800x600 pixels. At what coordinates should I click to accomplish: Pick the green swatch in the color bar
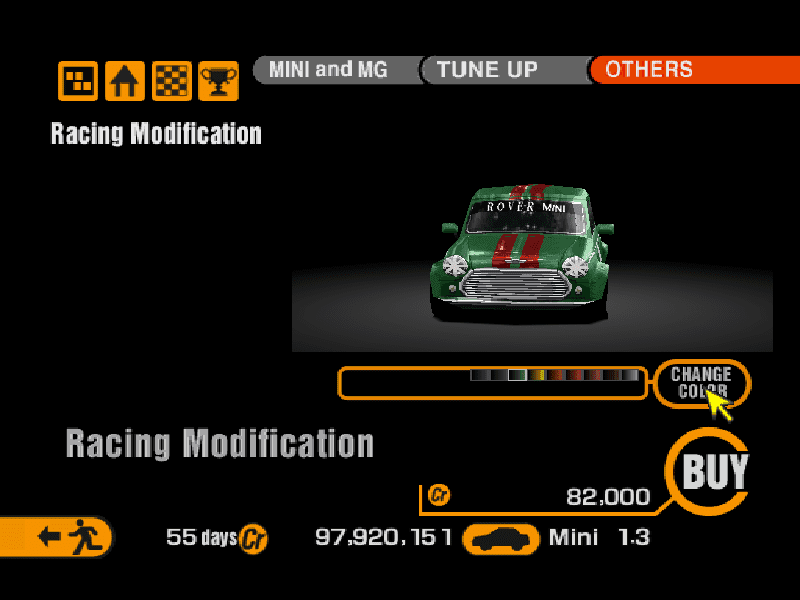point(517,376)
